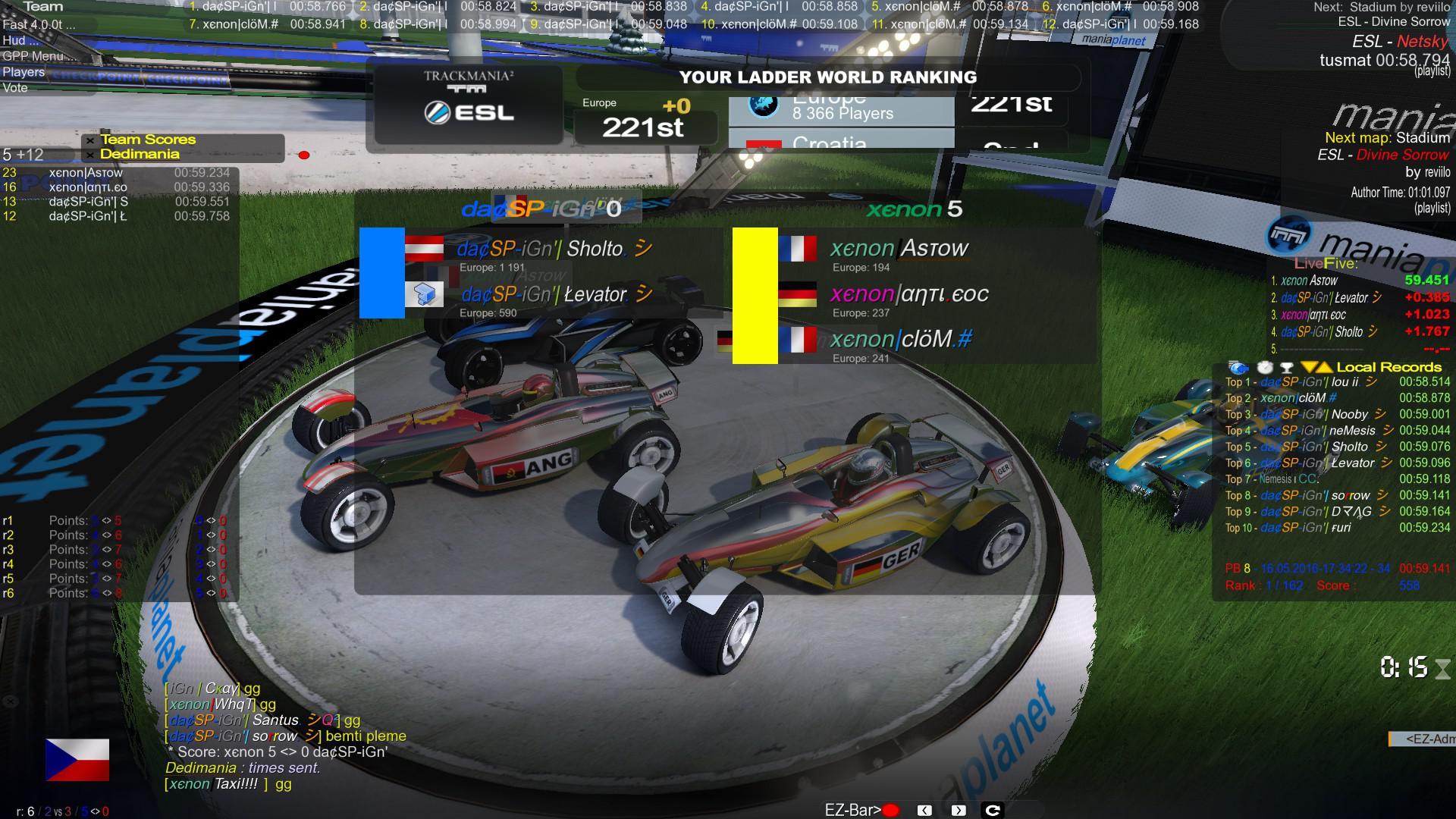This screenshot has width=1456, height=819.
Task: Click the EZ-Bar left arrow button
Action: (x=924, y=811)
